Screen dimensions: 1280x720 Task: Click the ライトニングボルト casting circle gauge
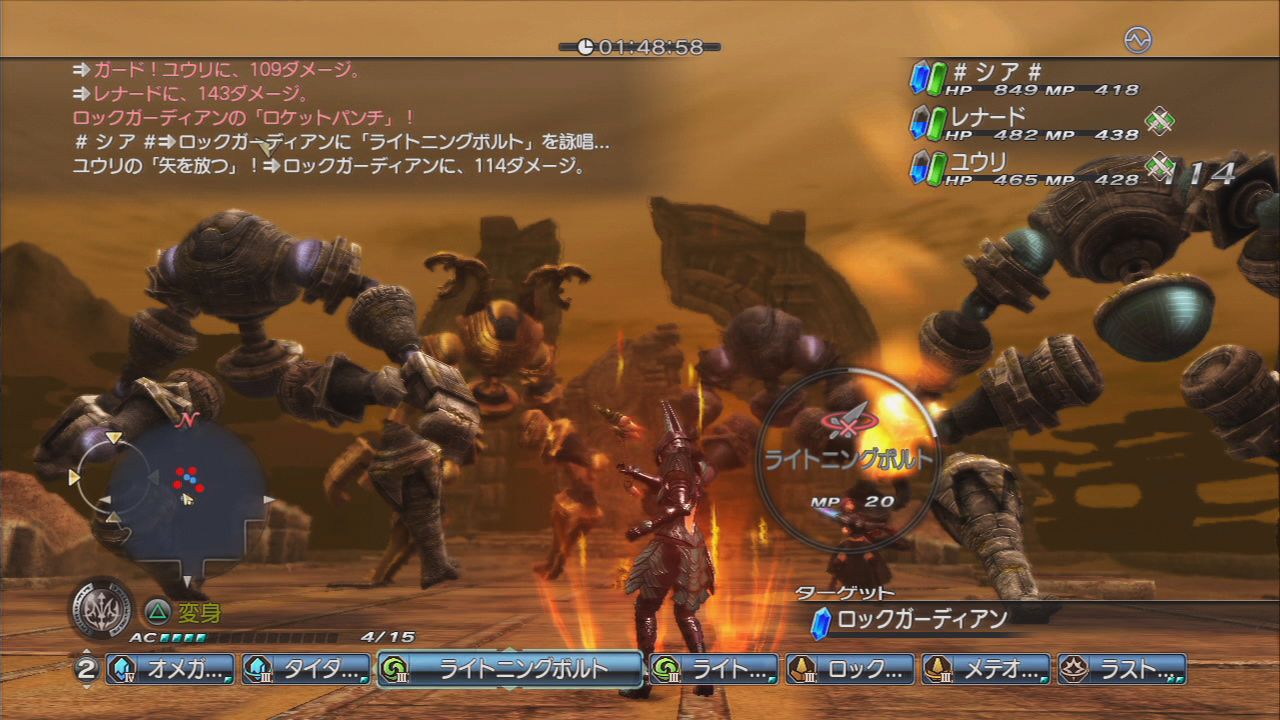pos(848,460)
